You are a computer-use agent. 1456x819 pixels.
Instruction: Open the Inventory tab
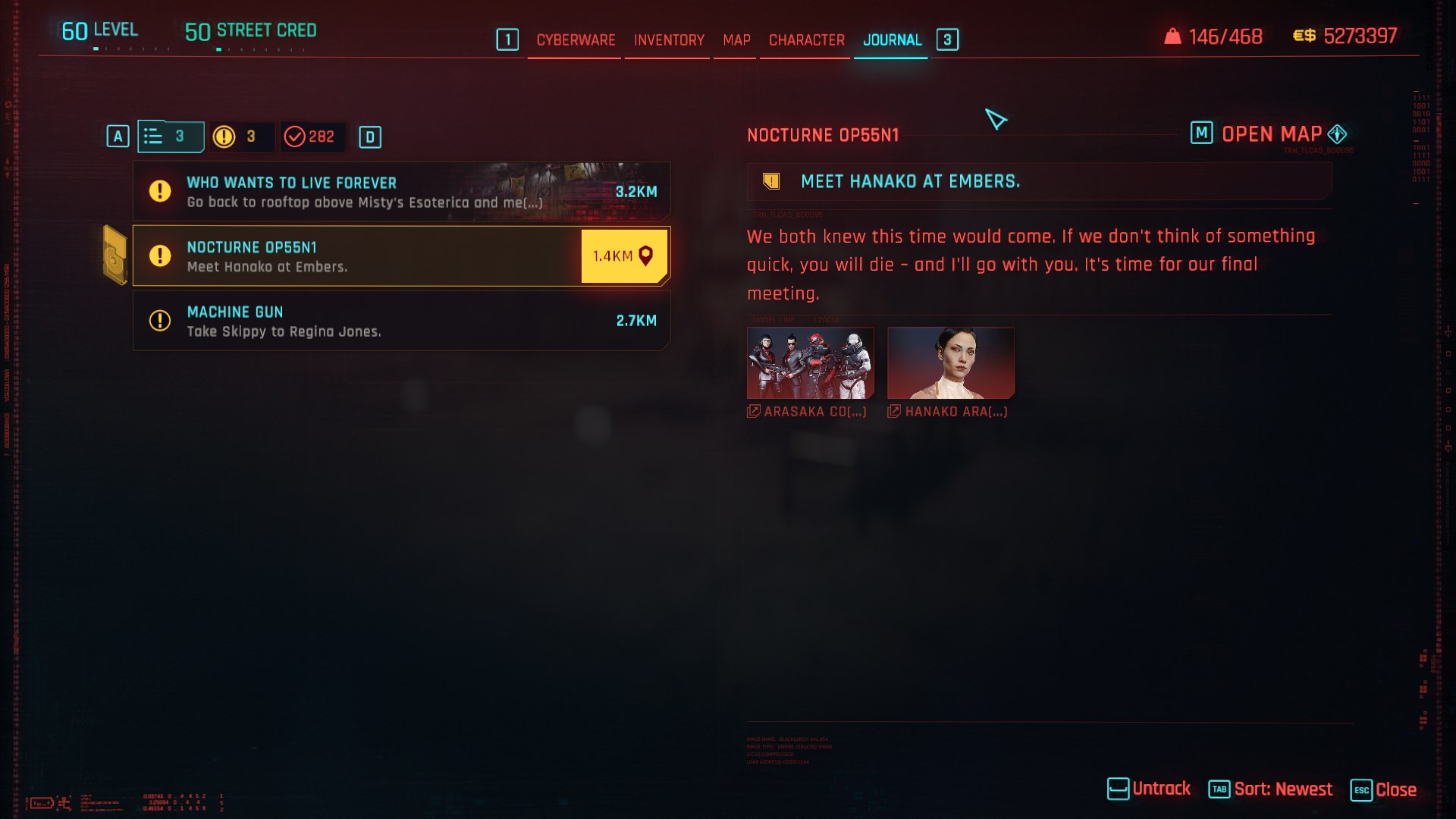[669, 40]
